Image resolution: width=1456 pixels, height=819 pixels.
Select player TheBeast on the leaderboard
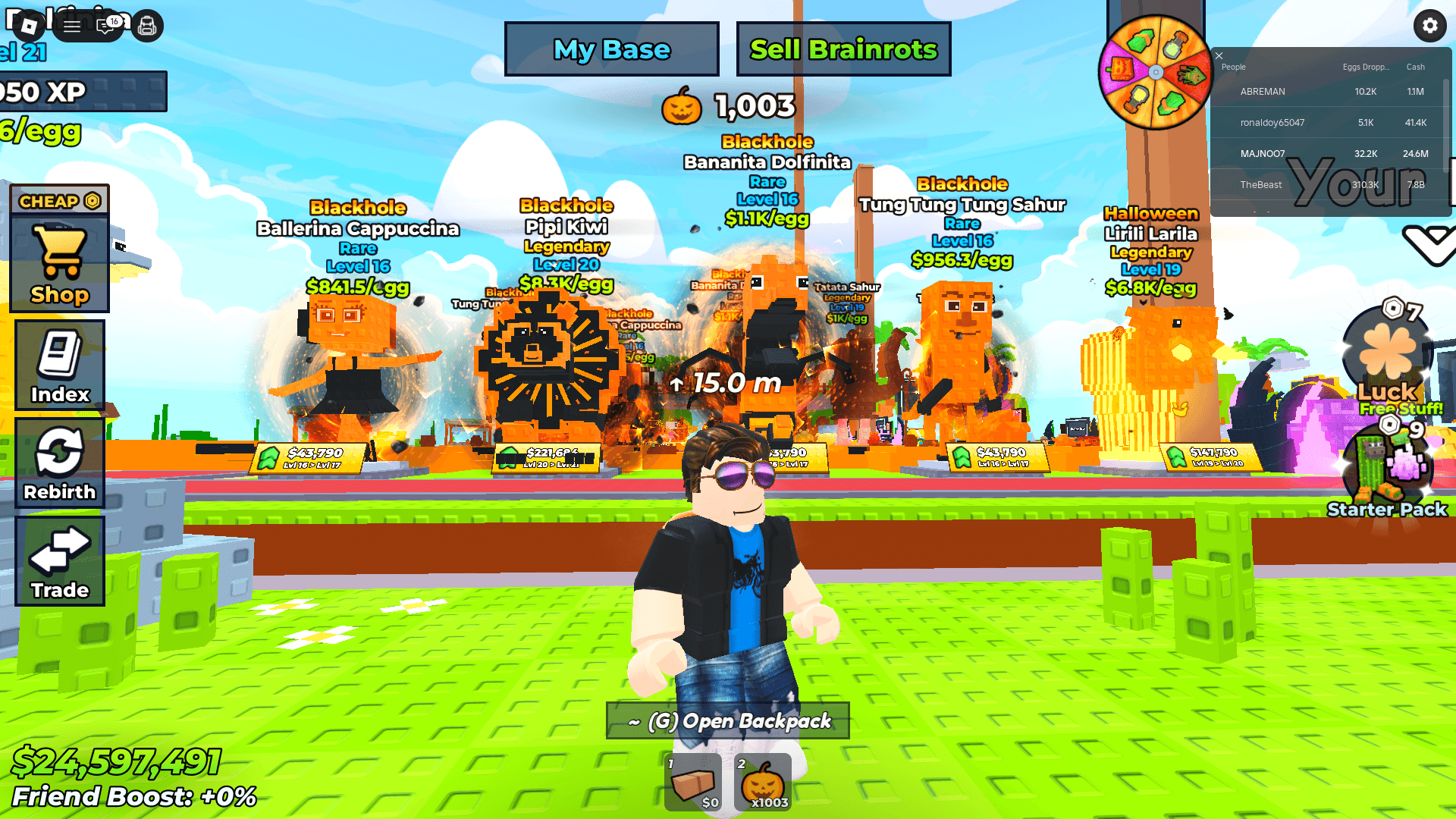(x=1261, y=184)
